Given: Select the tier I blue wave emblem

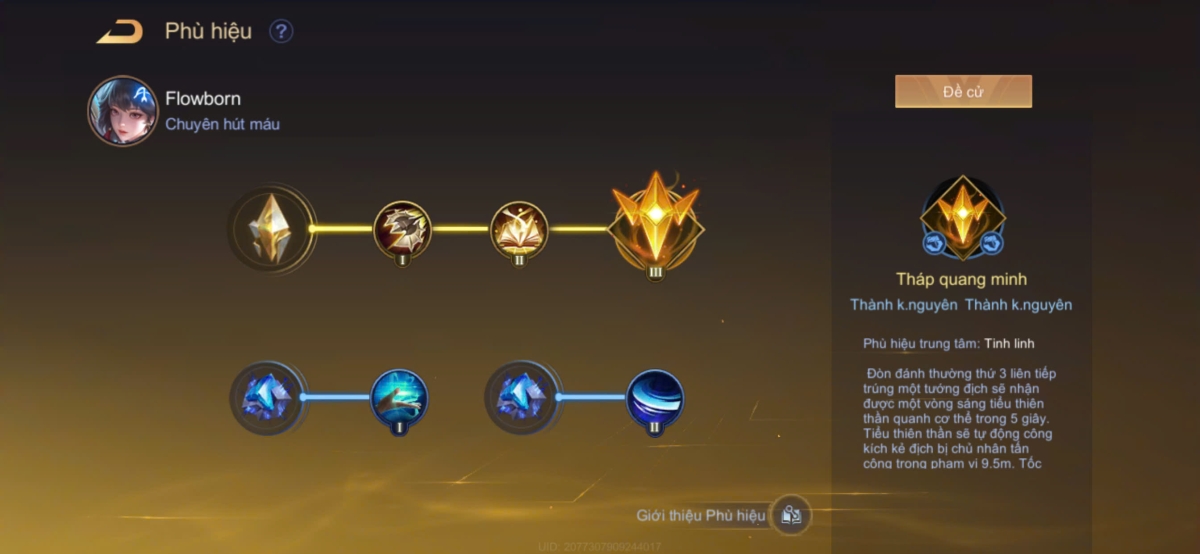Looking at the screenshot, I should pyautogui.click(x=400, y=395).
